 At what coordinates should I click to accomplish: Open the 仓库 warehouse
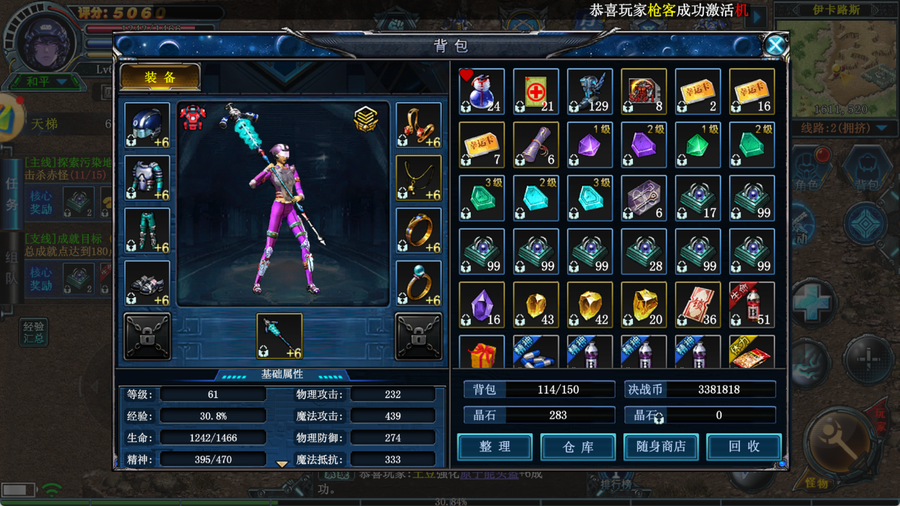coord(578,446)
